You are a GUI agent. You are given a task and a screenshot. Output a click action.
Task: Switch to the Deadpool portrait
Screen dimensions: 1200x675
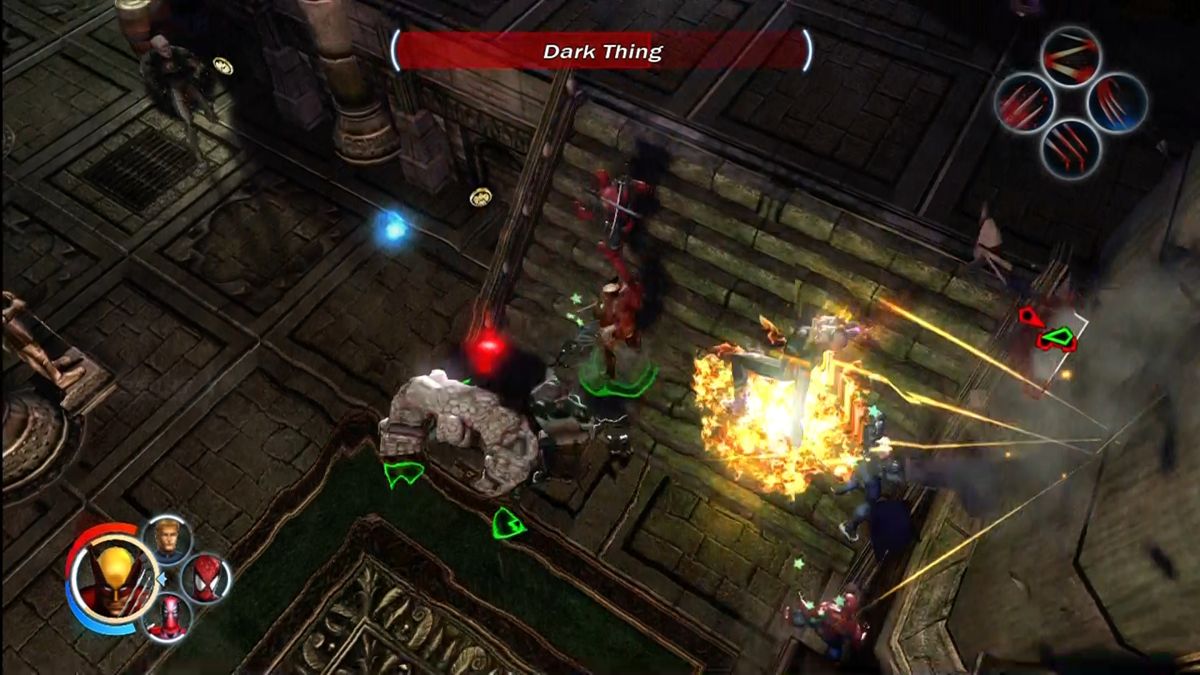coord(167,616)
